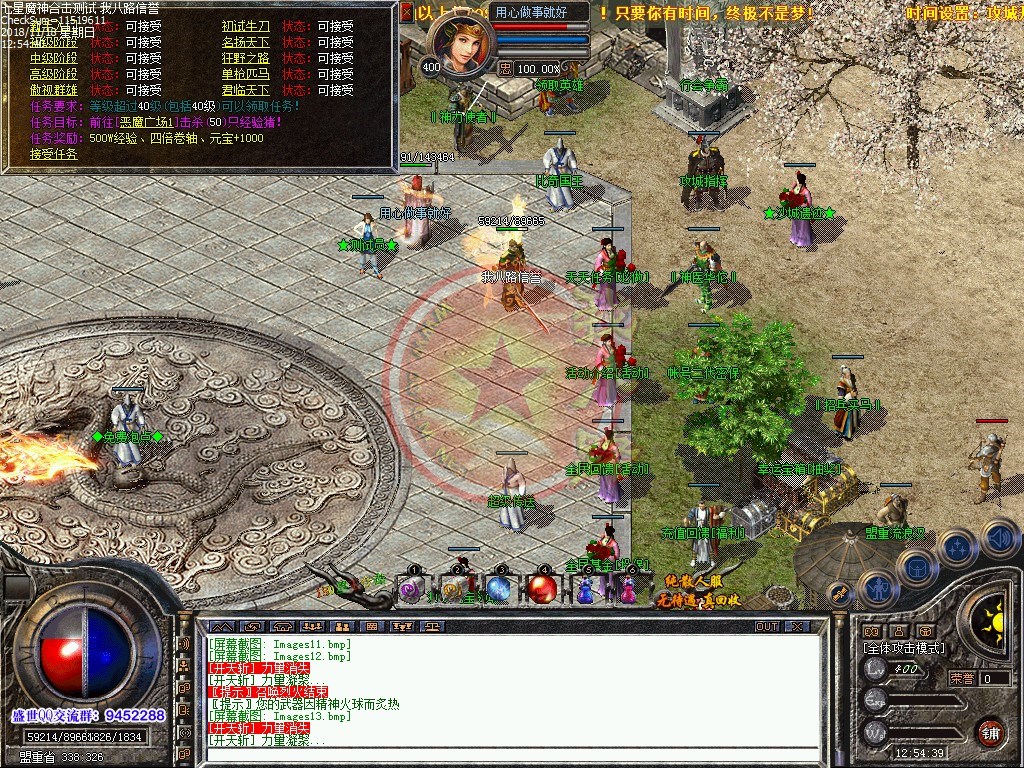The image size is (1024, 768).
Task: Use the red orb potion in slot 4
Action: [542, 590]
